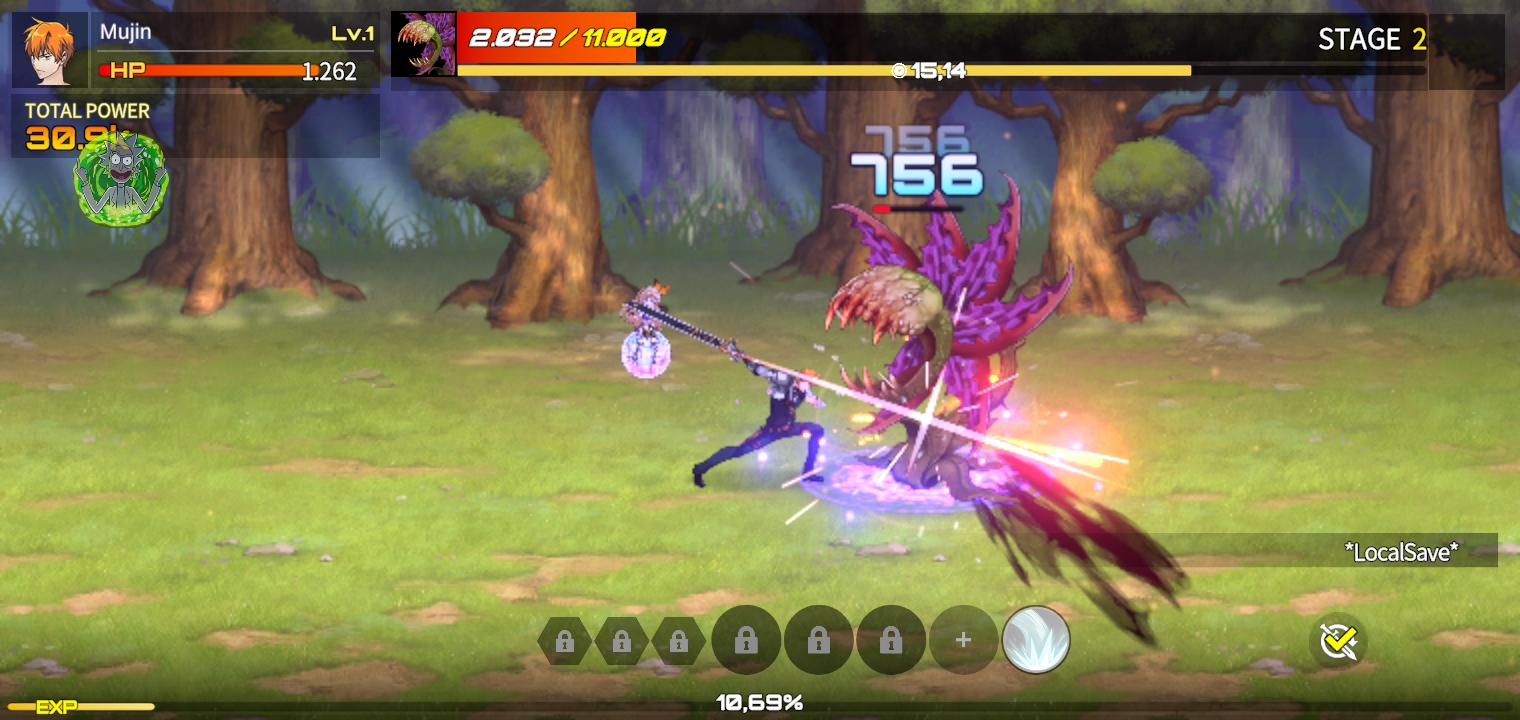Toggle the auto-battle checkmark button
The image size is (1520, 720).
tap(1338, 641)
